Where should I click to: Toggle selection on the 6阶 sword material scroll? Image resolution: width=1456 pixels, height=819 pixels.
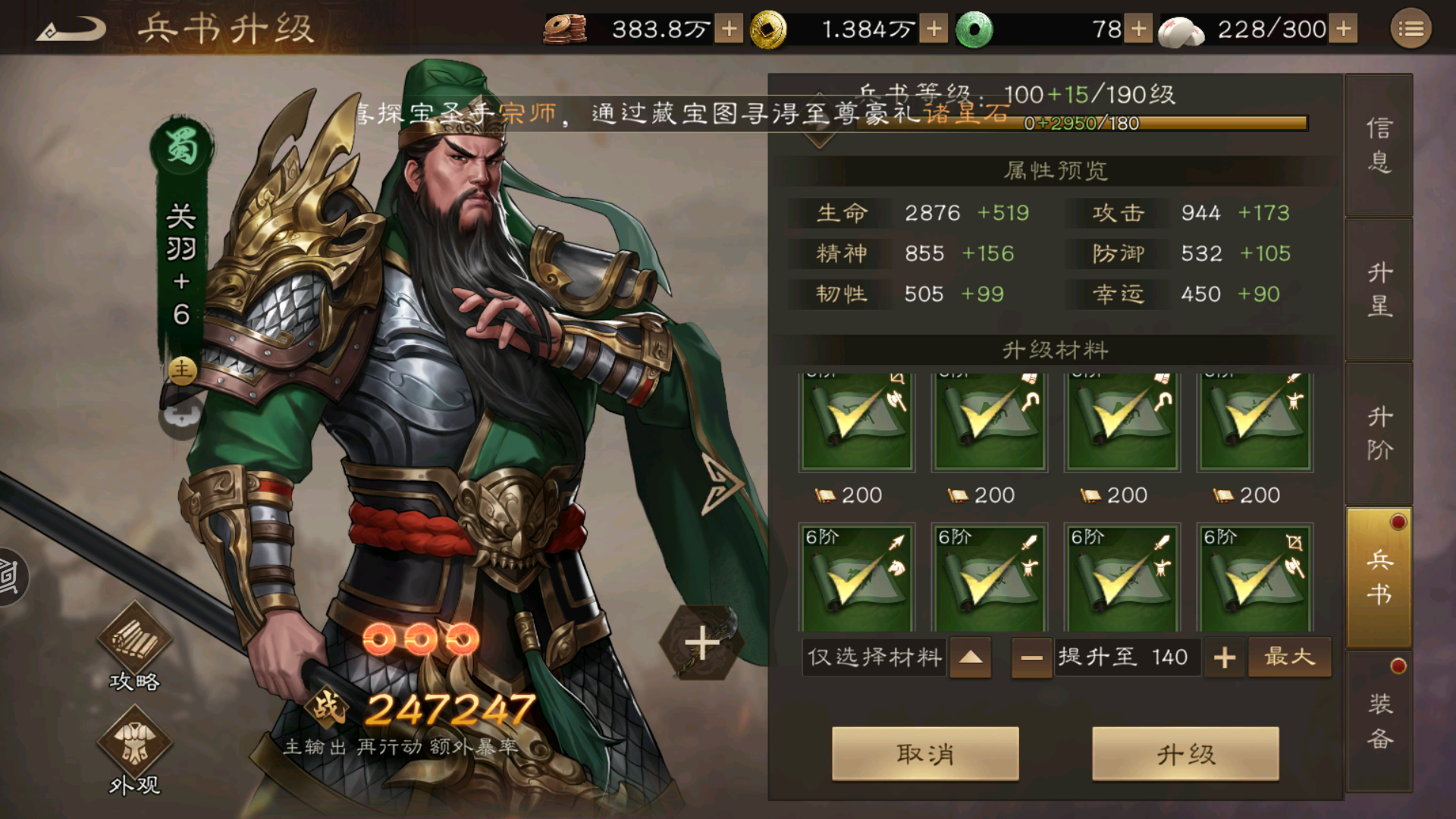990,576
